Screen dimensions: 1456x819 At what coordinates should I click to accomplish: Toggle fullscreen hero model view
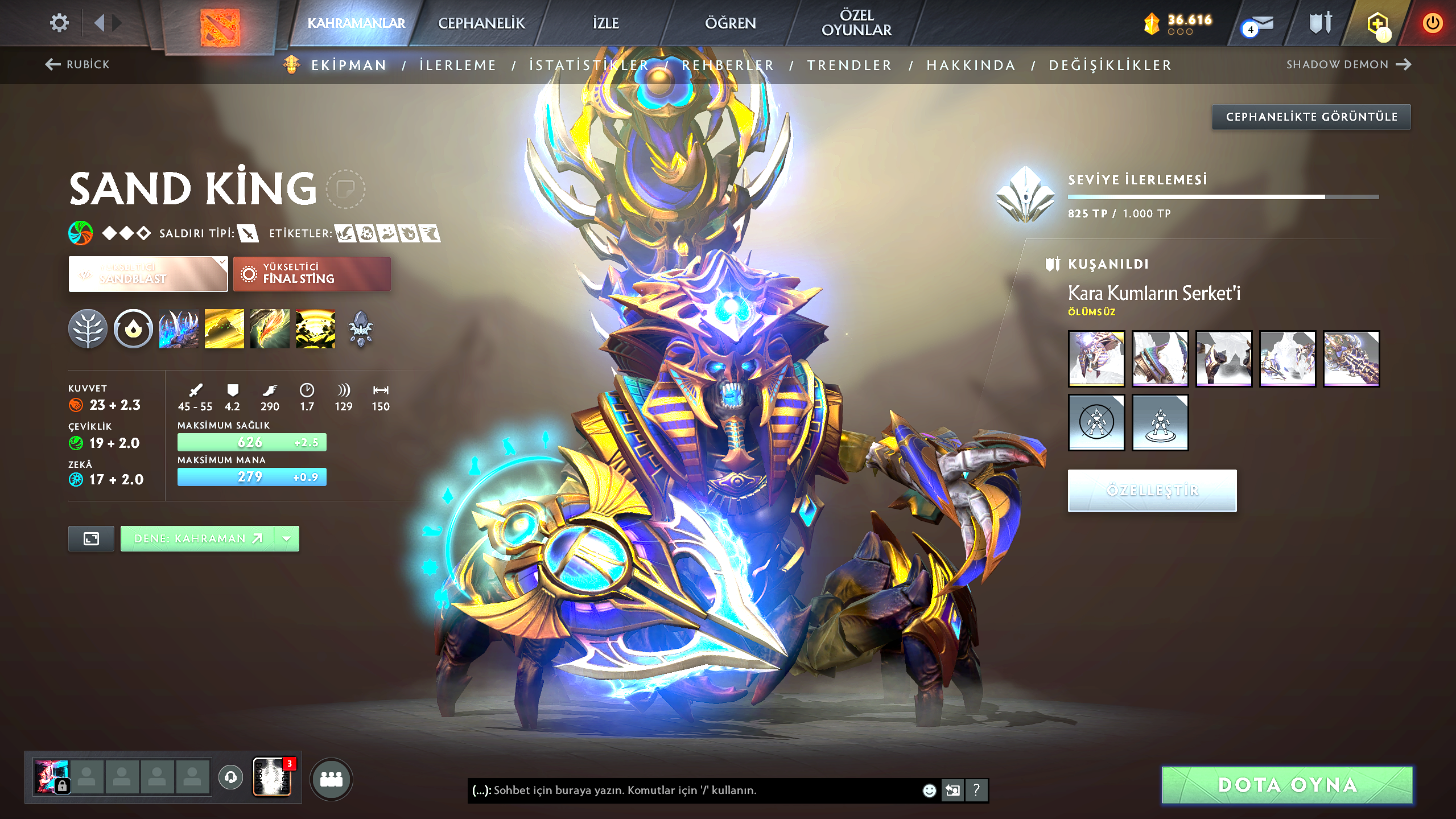[x=91, y=538]
